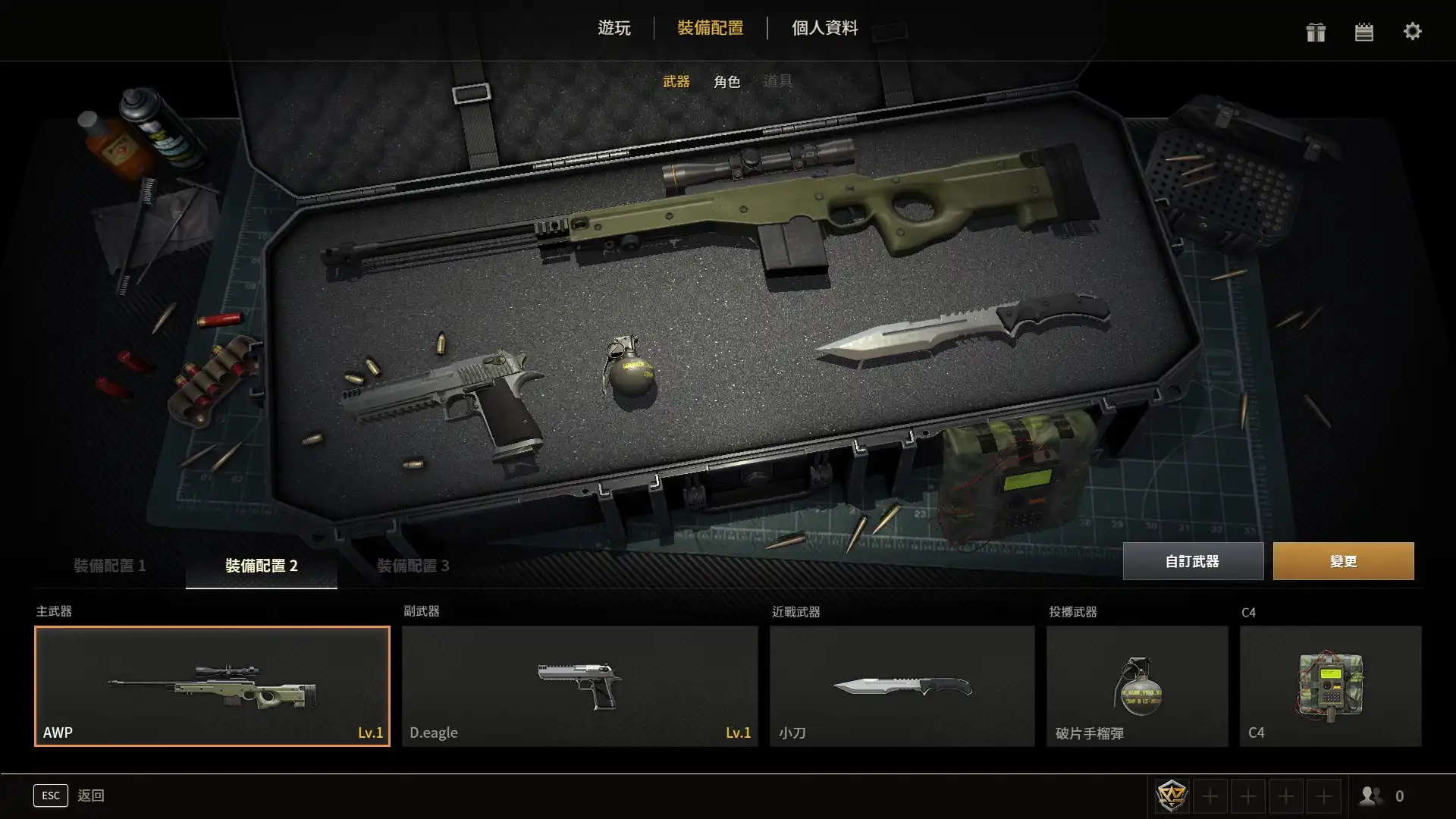Switch to the 道具 items tab
1456x819 pixels.
click(777, 81)
